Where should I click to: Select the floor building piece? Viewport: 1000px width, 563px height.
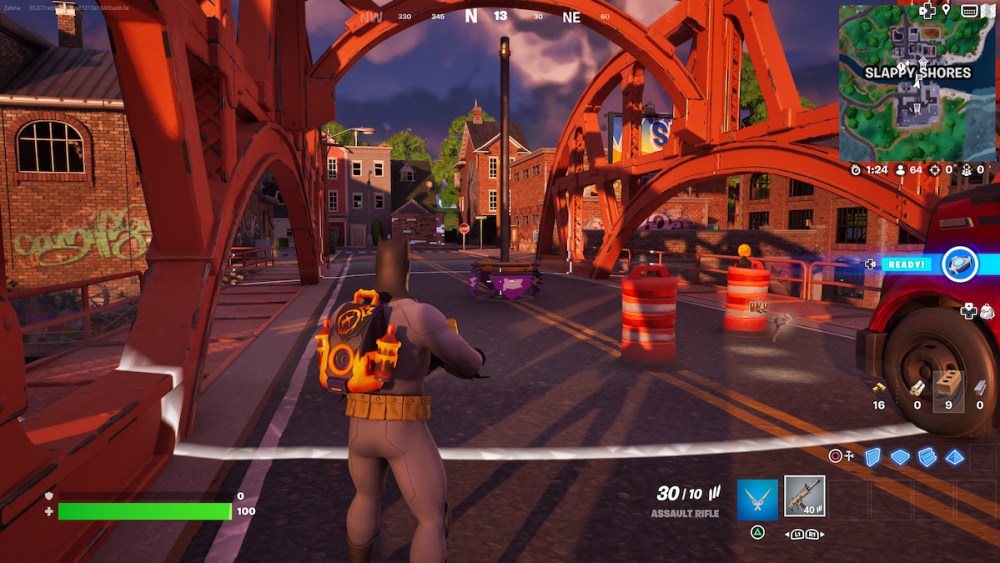click(900, 456)
